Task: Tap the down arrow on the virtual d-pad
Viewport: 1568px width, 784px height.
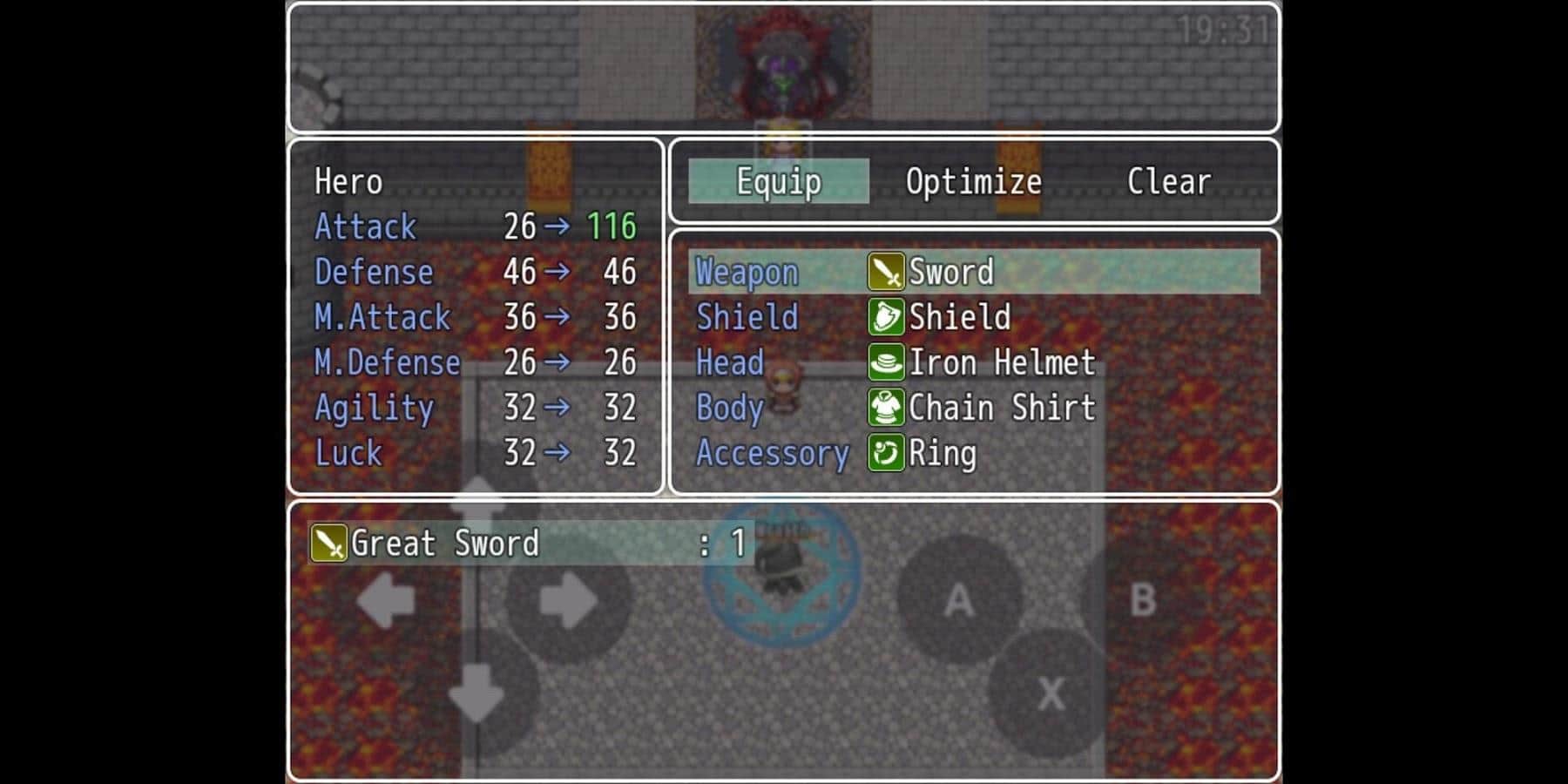Action: (x=476, y=693)
